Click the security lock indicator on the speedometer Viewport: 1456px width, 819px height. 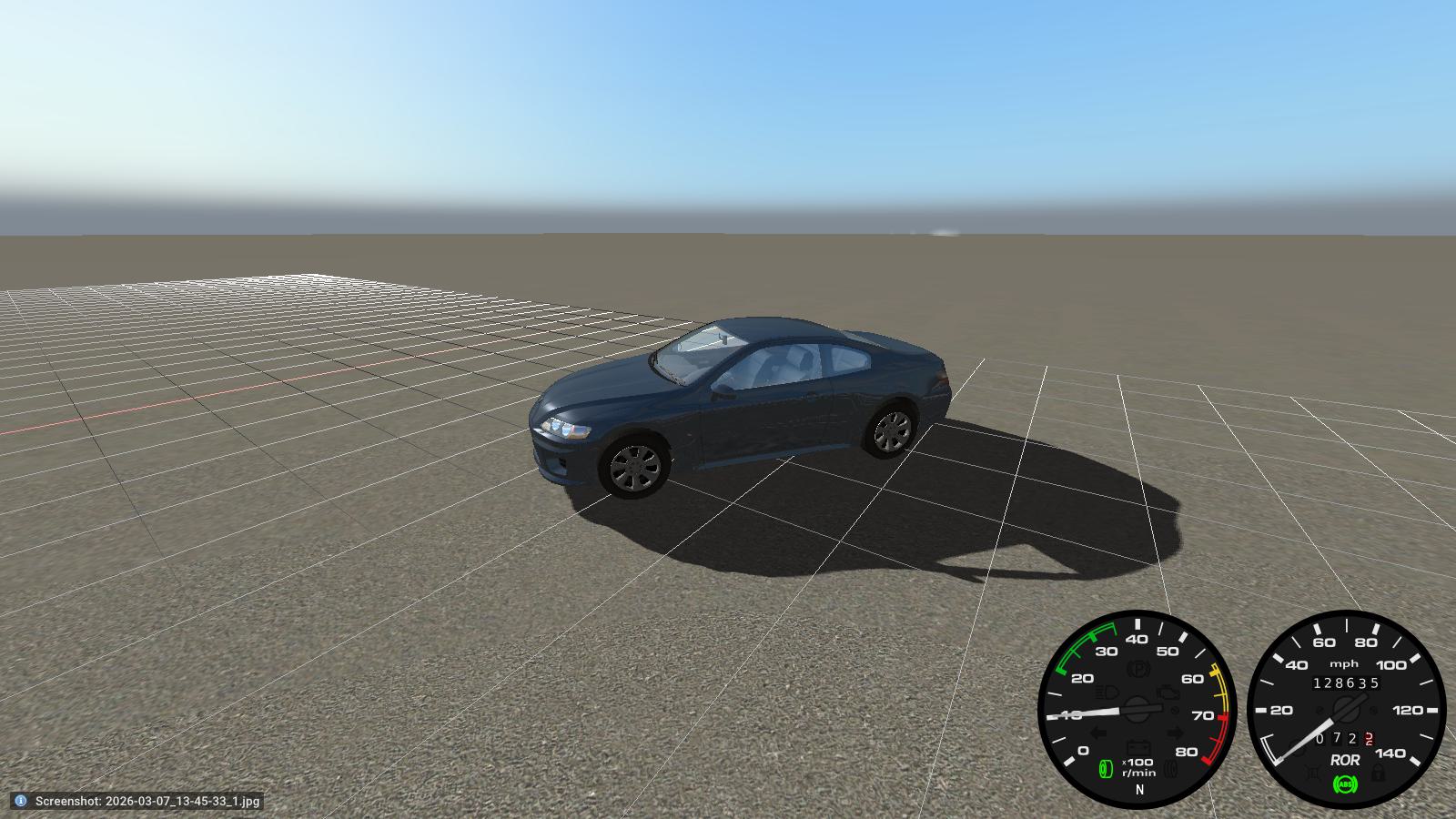point(1378,773)
